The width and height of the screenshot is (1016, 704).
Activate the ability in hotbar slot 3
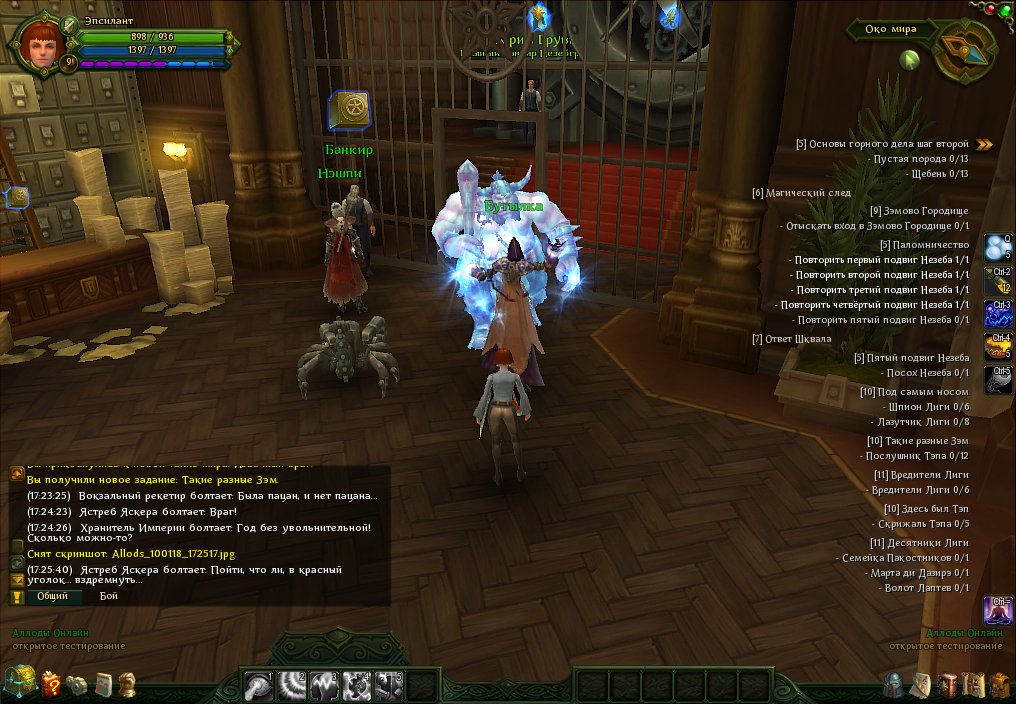[x=325, y=685]
